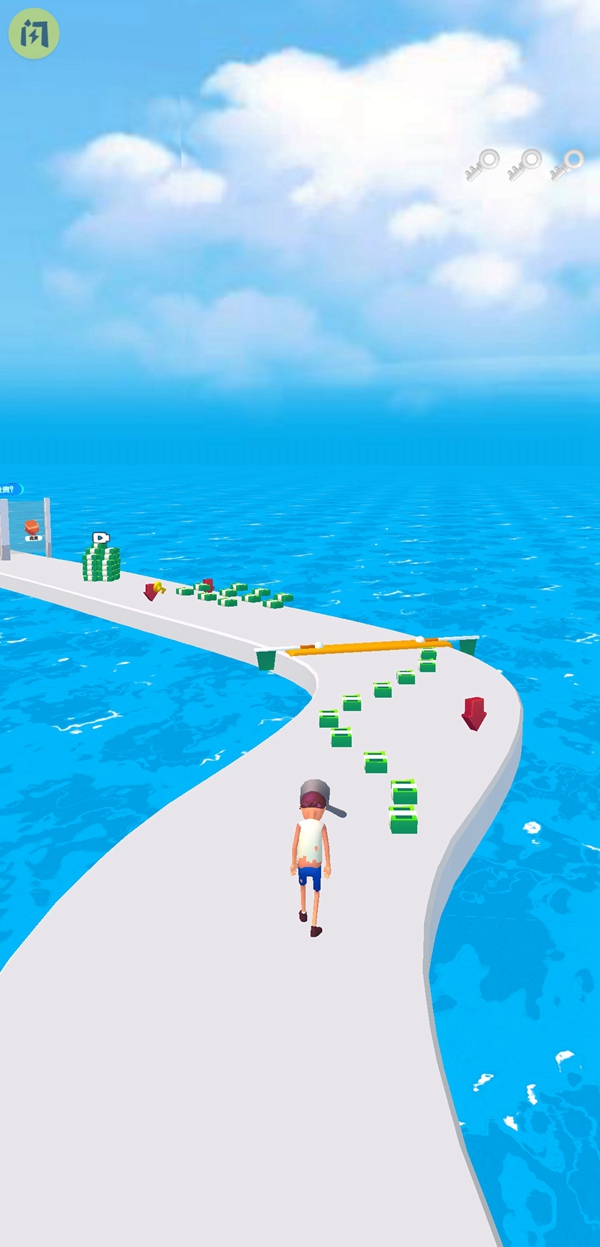The width and height of the screenshot is (600, 1247).
Task: Tap the green round lightning bolt icon
Action: [34, 33]
